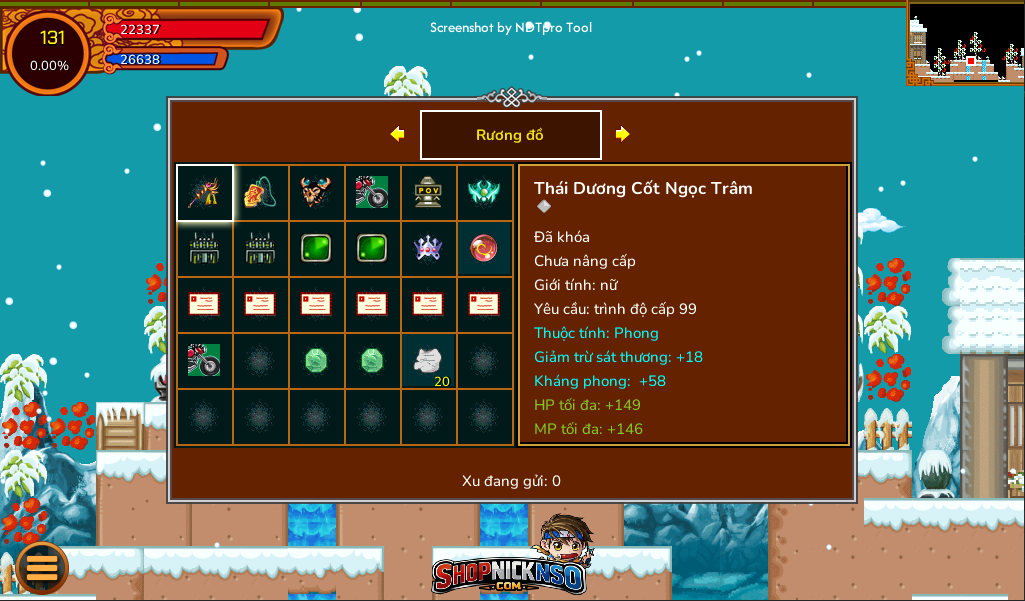Screen dimensions: 1025x601
Task: Select the red talisman charm item
Action: pyautogui.click(x=260, y=192)
